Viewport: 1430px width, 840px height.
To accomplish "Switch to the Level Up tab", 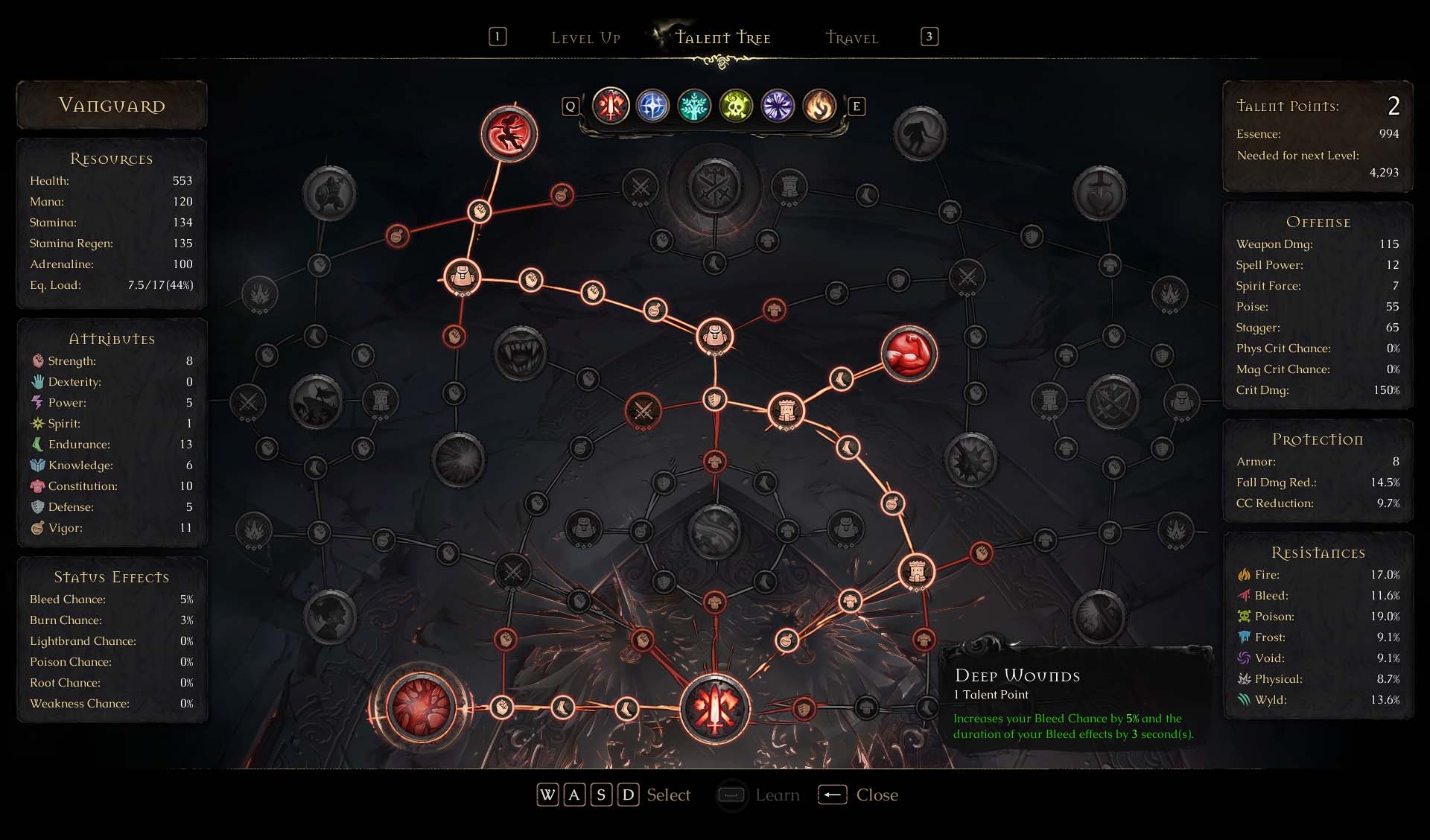I will coord(585,38).
